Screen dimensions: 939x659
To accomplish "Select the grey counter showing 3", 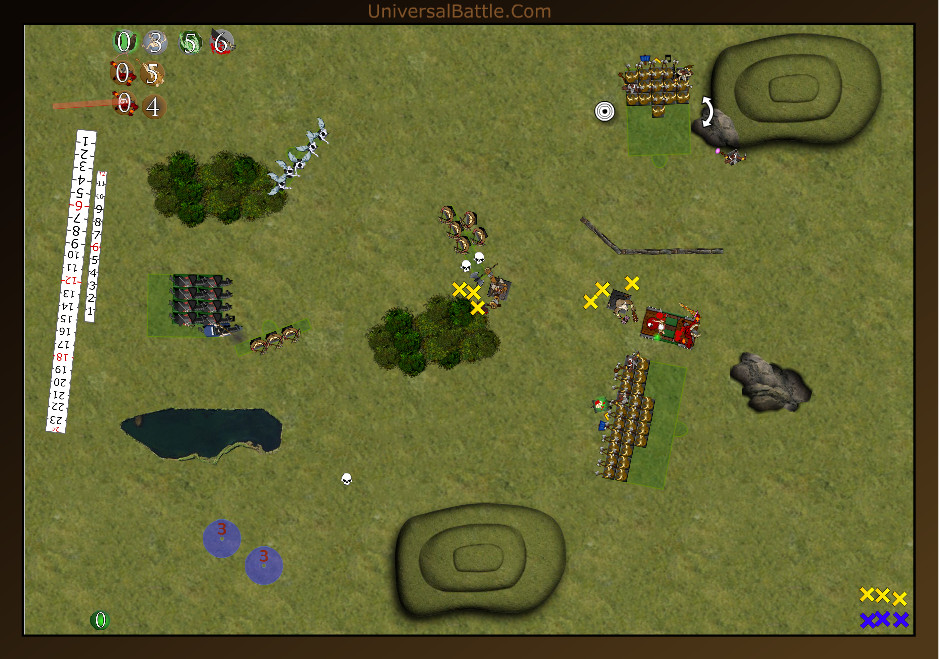I will [x=154, y=42].
